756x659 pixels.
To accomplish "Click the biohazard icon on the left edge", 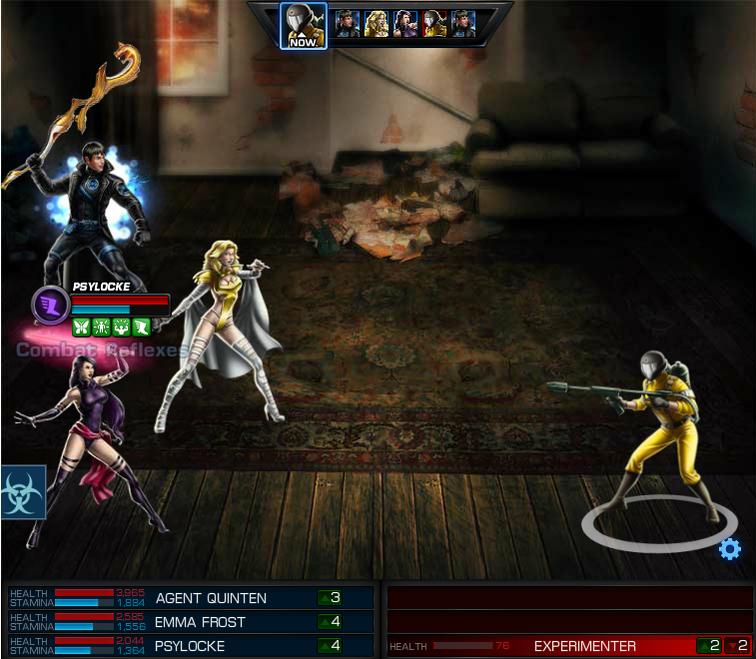I will [22, 491].
